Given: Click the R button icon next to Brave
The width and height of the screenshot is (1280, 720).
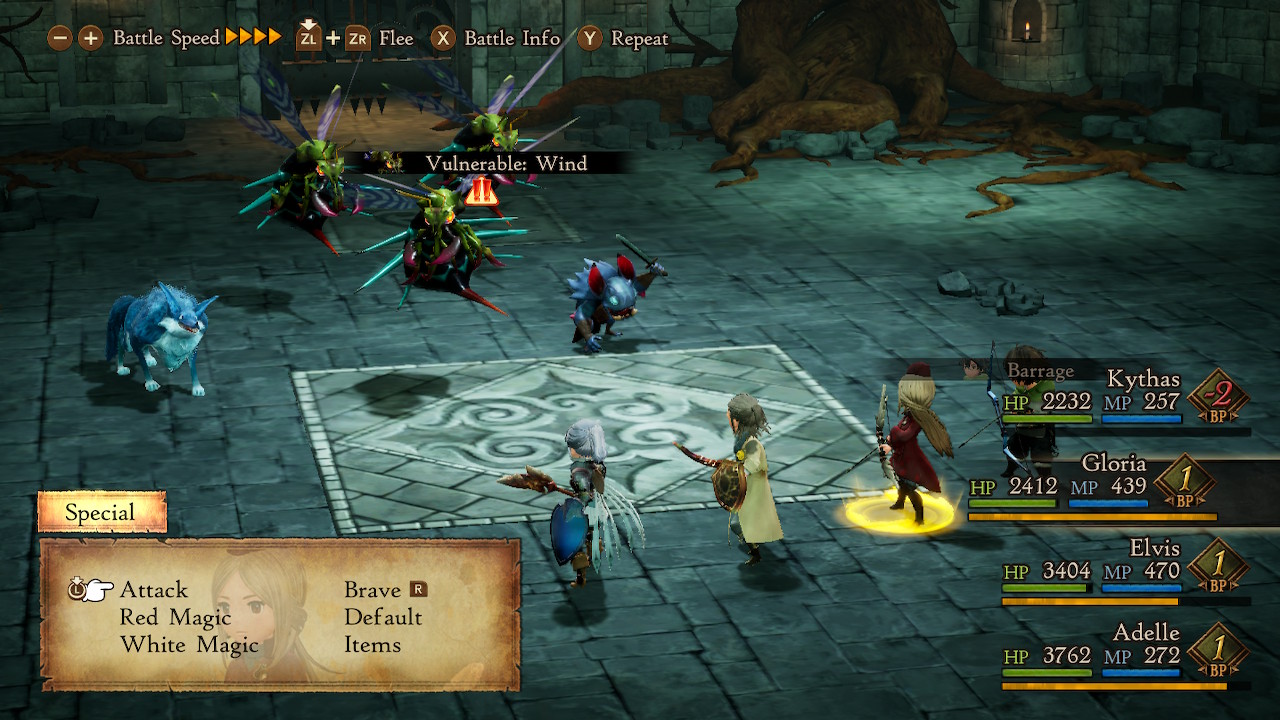Looking at the screenshot, I should [x=418, y=590].
